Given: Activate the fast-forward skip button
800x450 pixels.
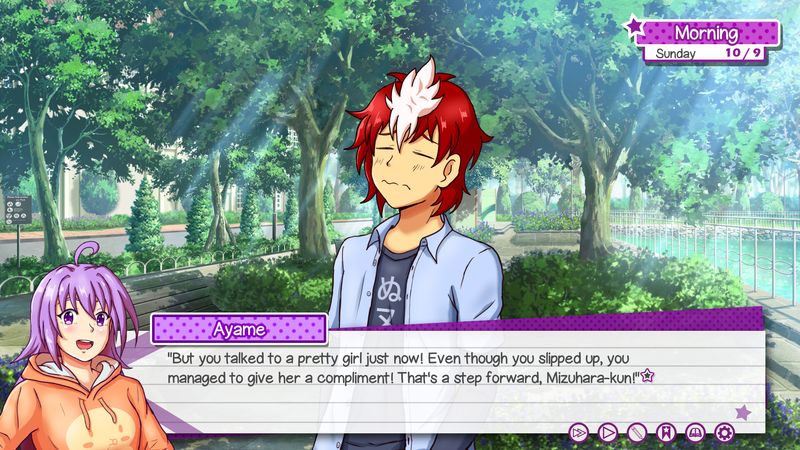Looking at the screenshot, I should [578, 432].
